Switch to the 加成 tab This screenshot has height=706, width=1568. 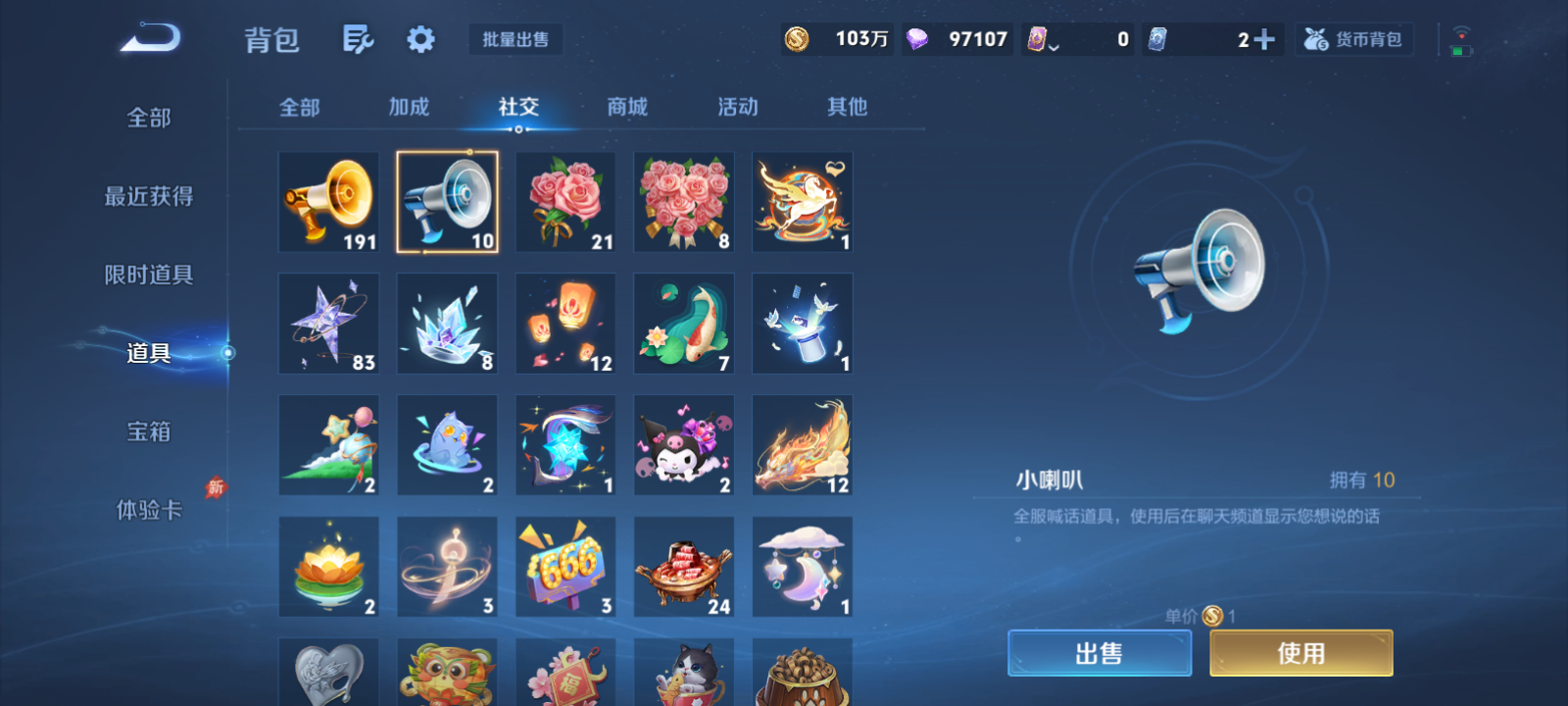click(x=409, y=108)
